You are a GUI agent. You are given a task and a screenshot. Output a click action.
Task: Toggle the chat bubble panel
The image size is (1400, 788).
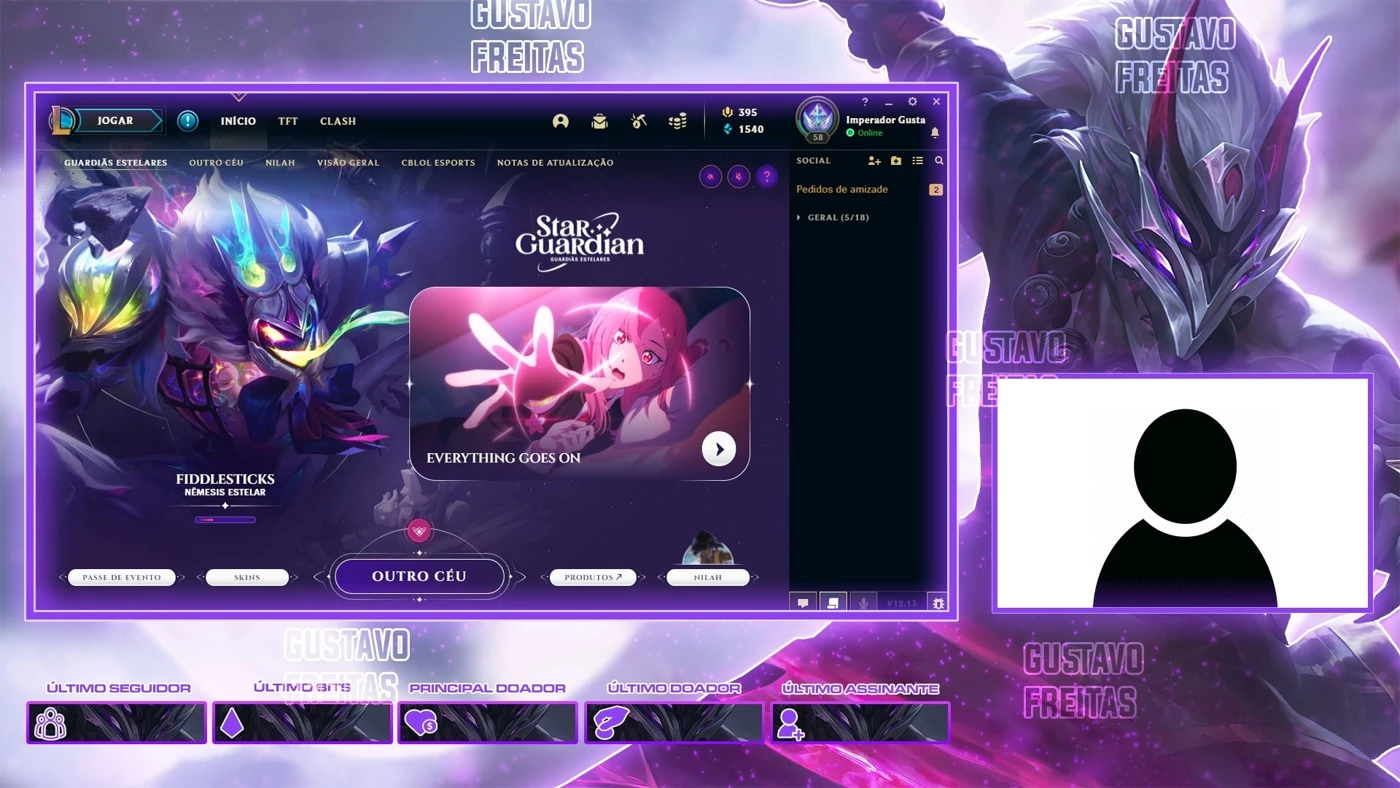click(803, 603)
